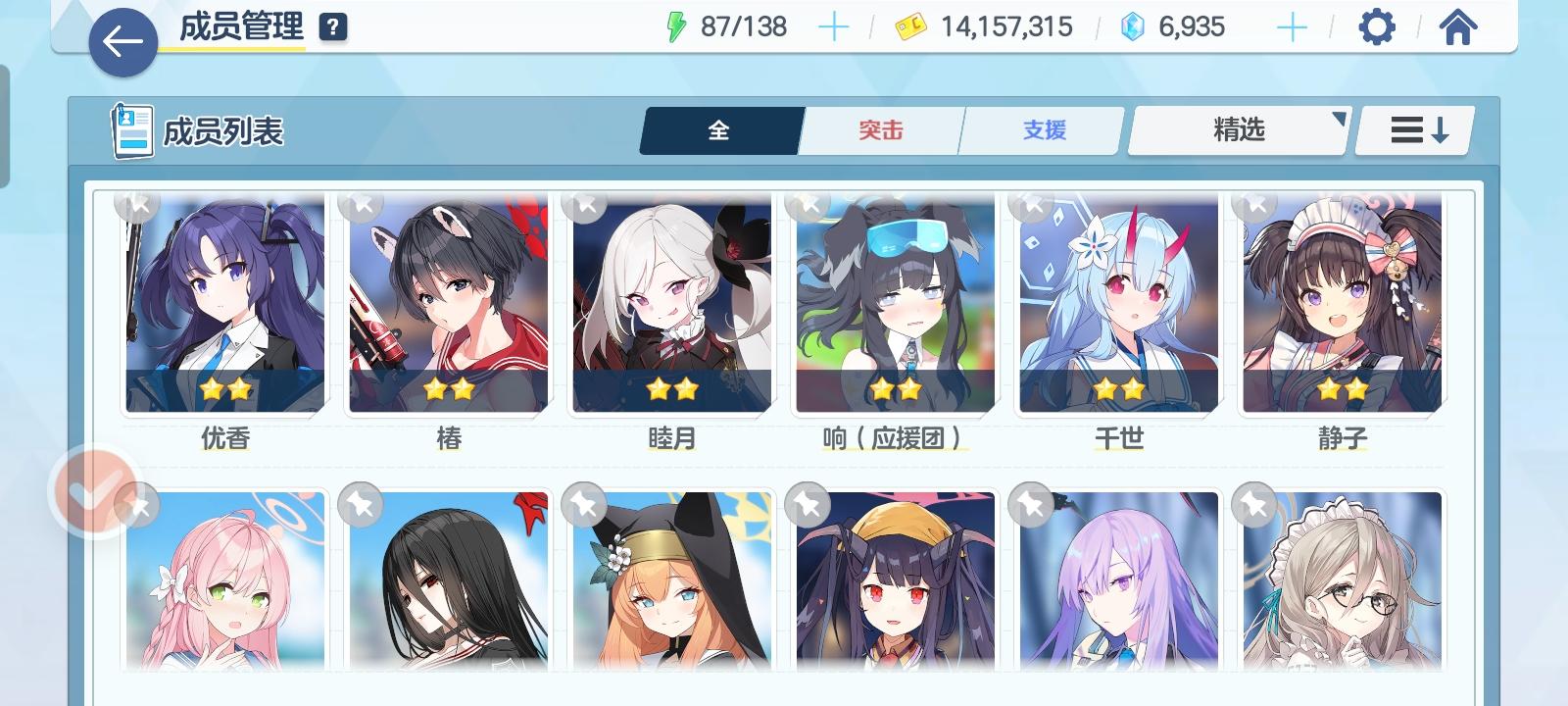1568x706 pixels.
Task: Open the settings gear icon
Action: click(1380, 26)
